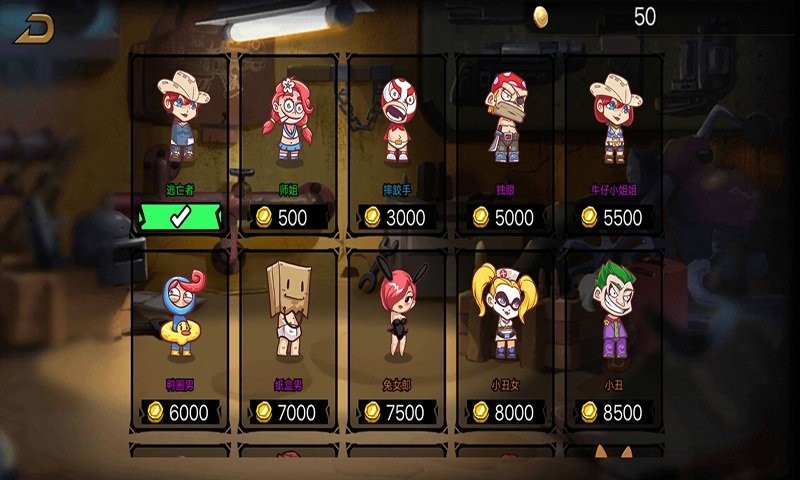Image resolution: width=800 pixels, height=480 pixels.
Task: Buy the bunny girl for 7500
Action: pyautogui.click(x=397, y=412)
